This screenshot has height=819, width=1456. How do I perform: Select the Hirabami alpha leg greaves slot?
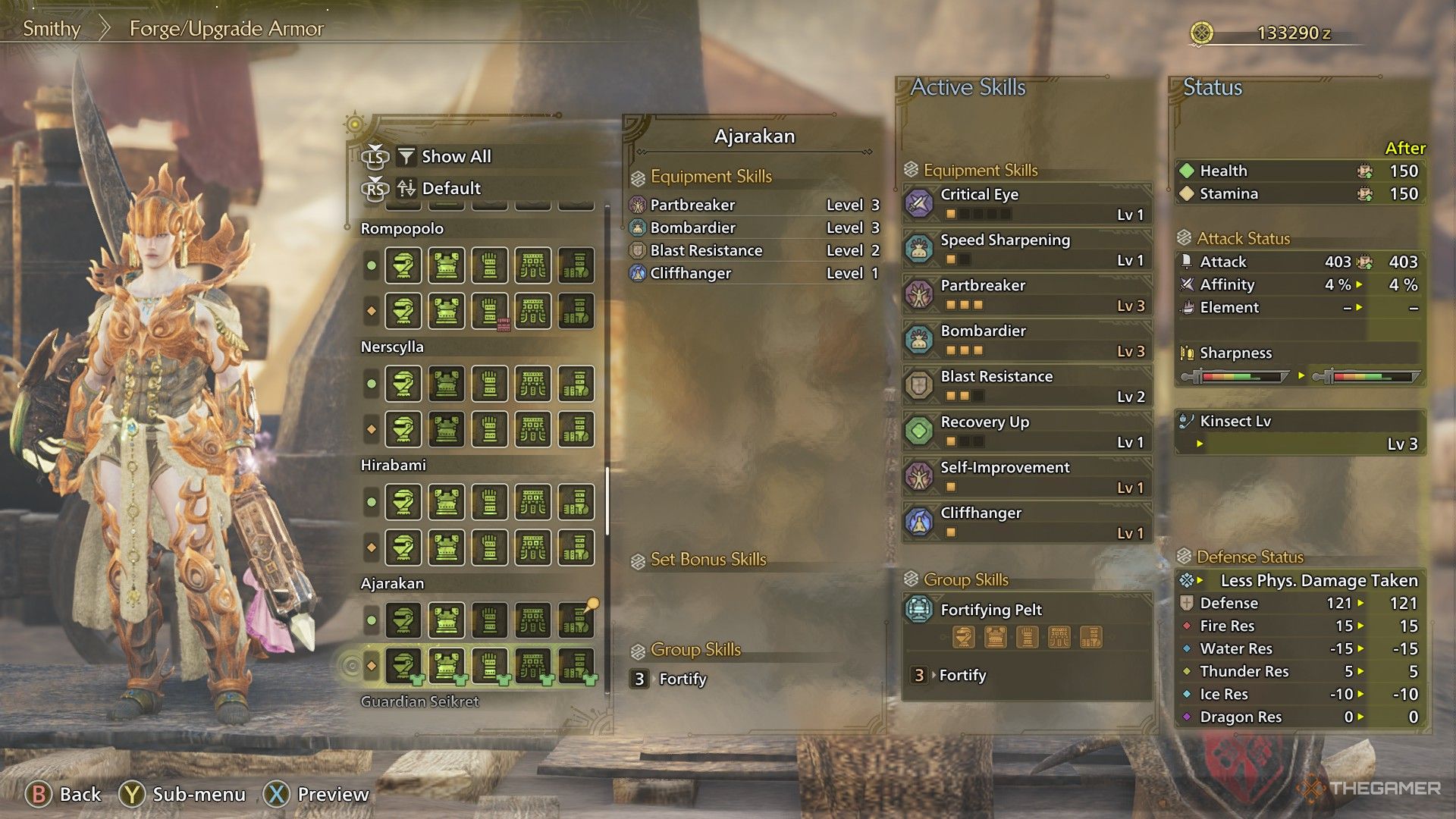point(576,502)
